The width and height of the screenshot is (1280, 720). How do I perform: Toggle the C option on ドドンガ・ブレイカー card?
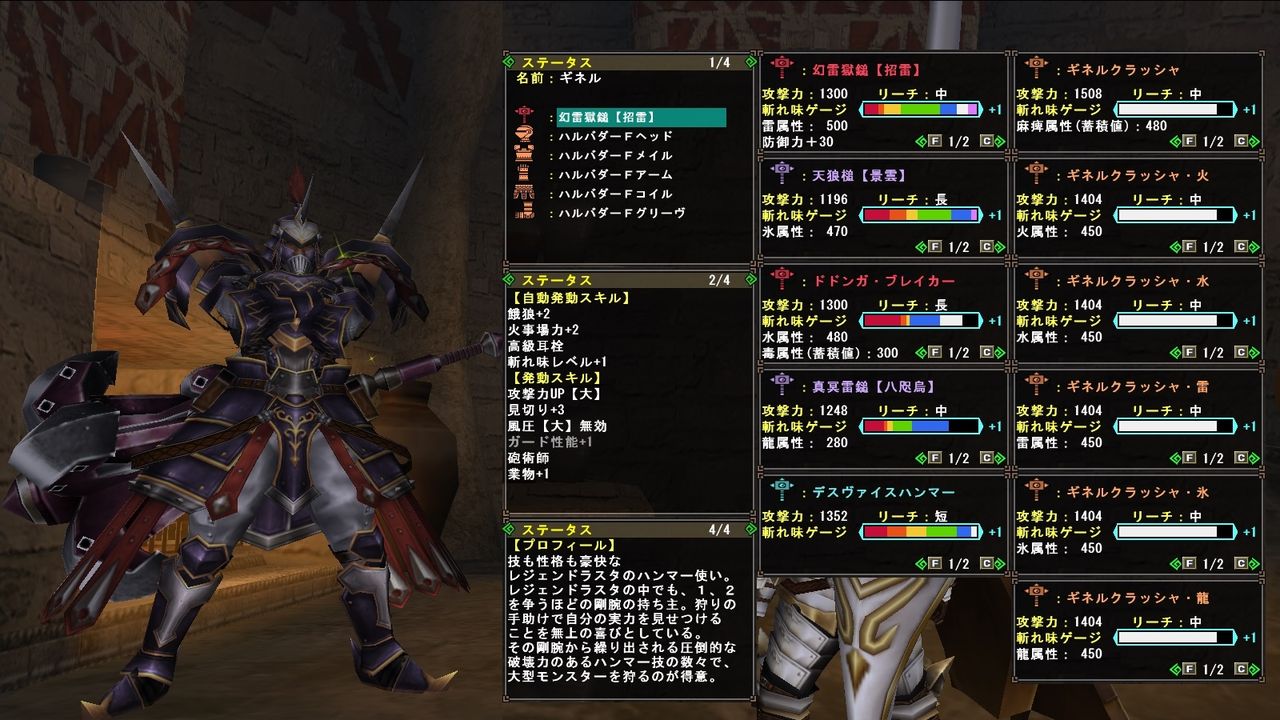pyautogui.click(x=986, y=354)
